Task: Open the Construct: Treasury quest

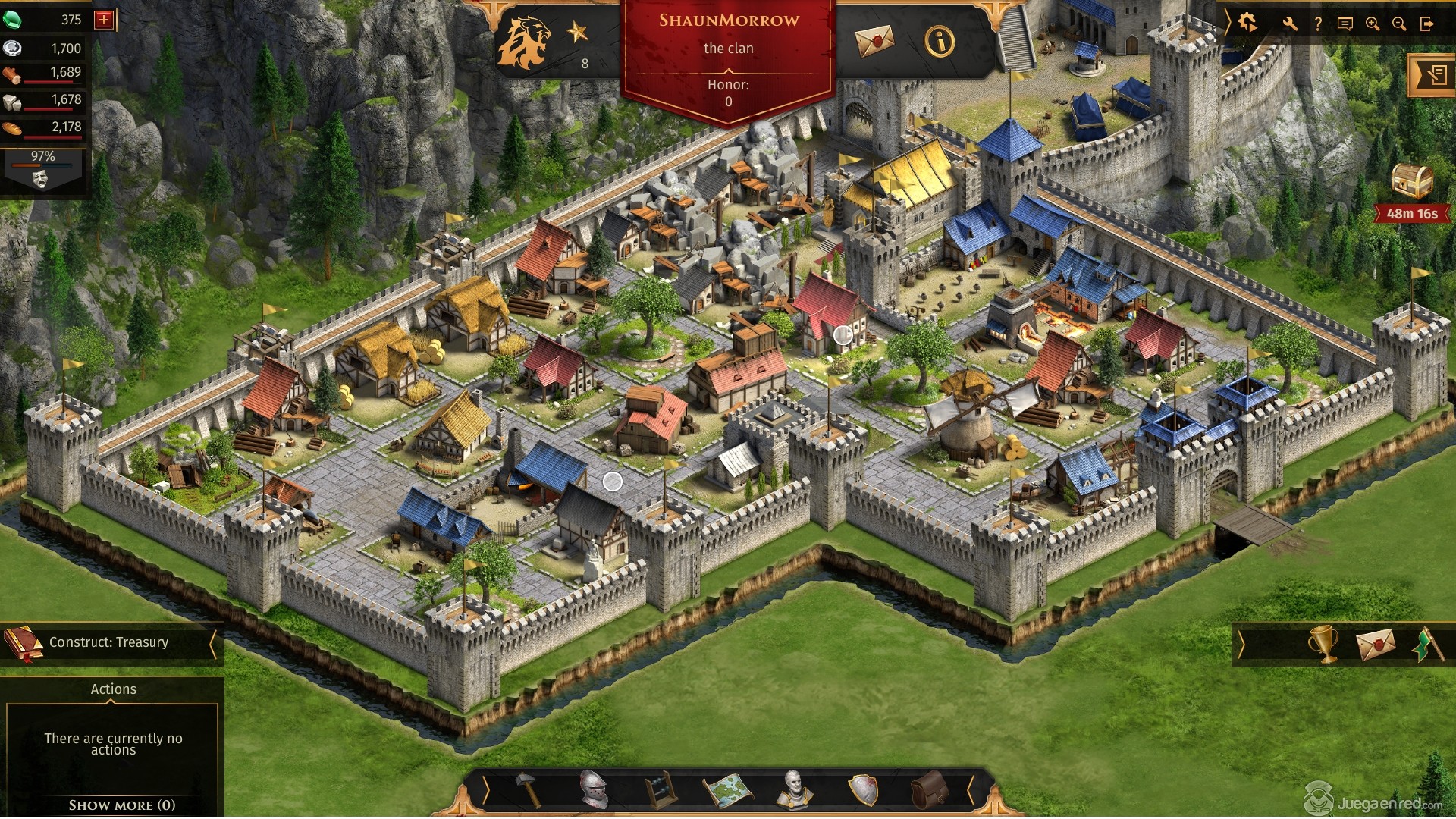Action: (x=109, y=643)
